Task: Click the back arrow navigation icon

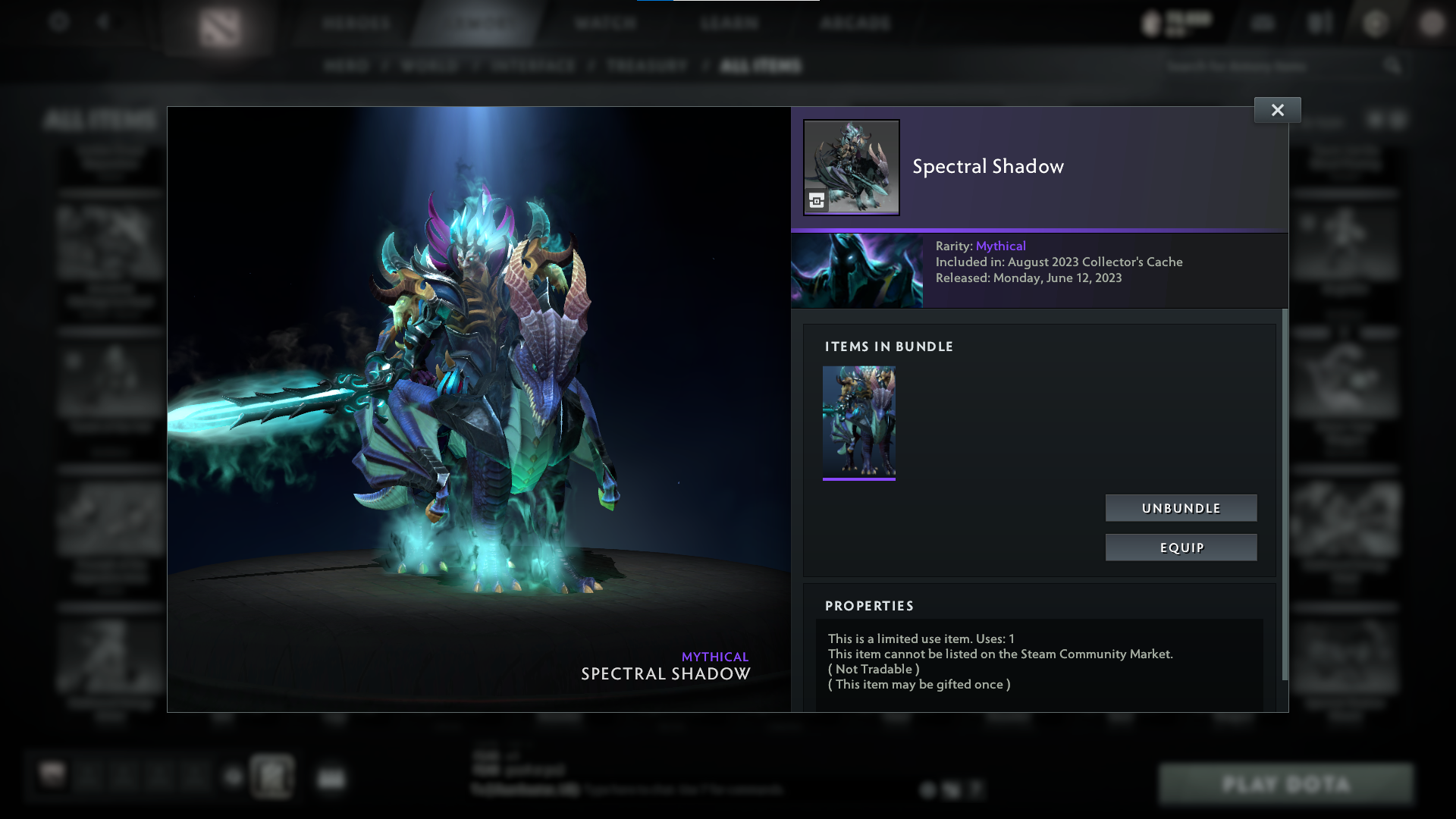Action: (x=105, y=23)
